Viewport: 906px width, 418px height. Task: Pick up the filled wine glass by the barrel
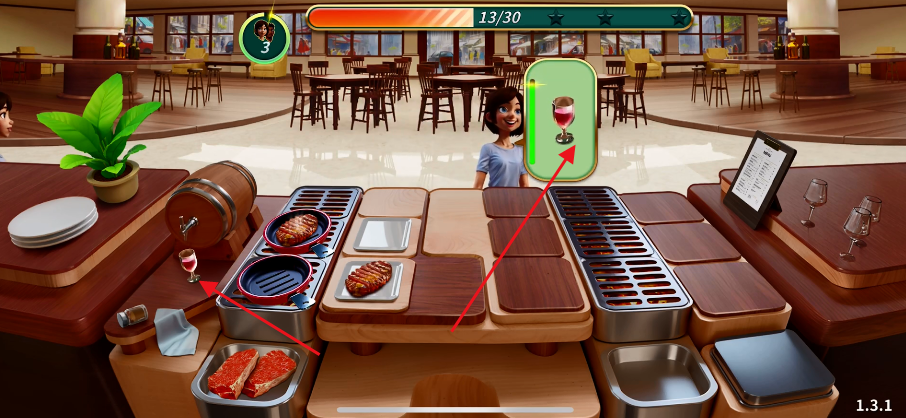click(x=187, y=264)
